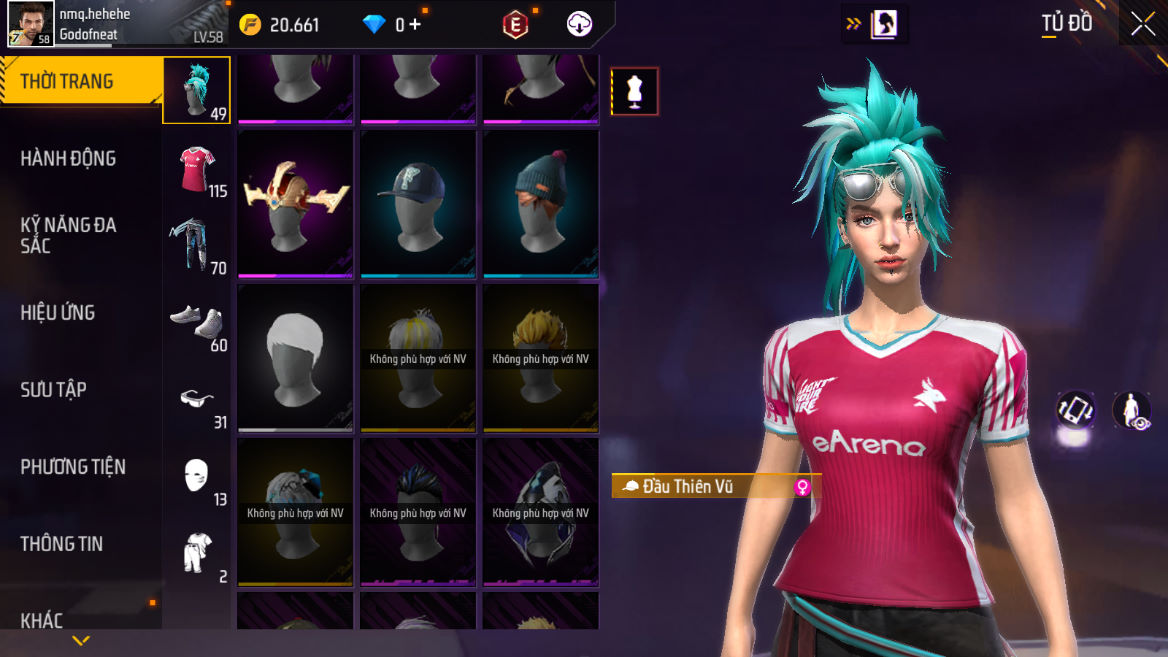Open the shoes subcategory showing 60
This screenshot has width=1168, height=657.
click(197, 323)
